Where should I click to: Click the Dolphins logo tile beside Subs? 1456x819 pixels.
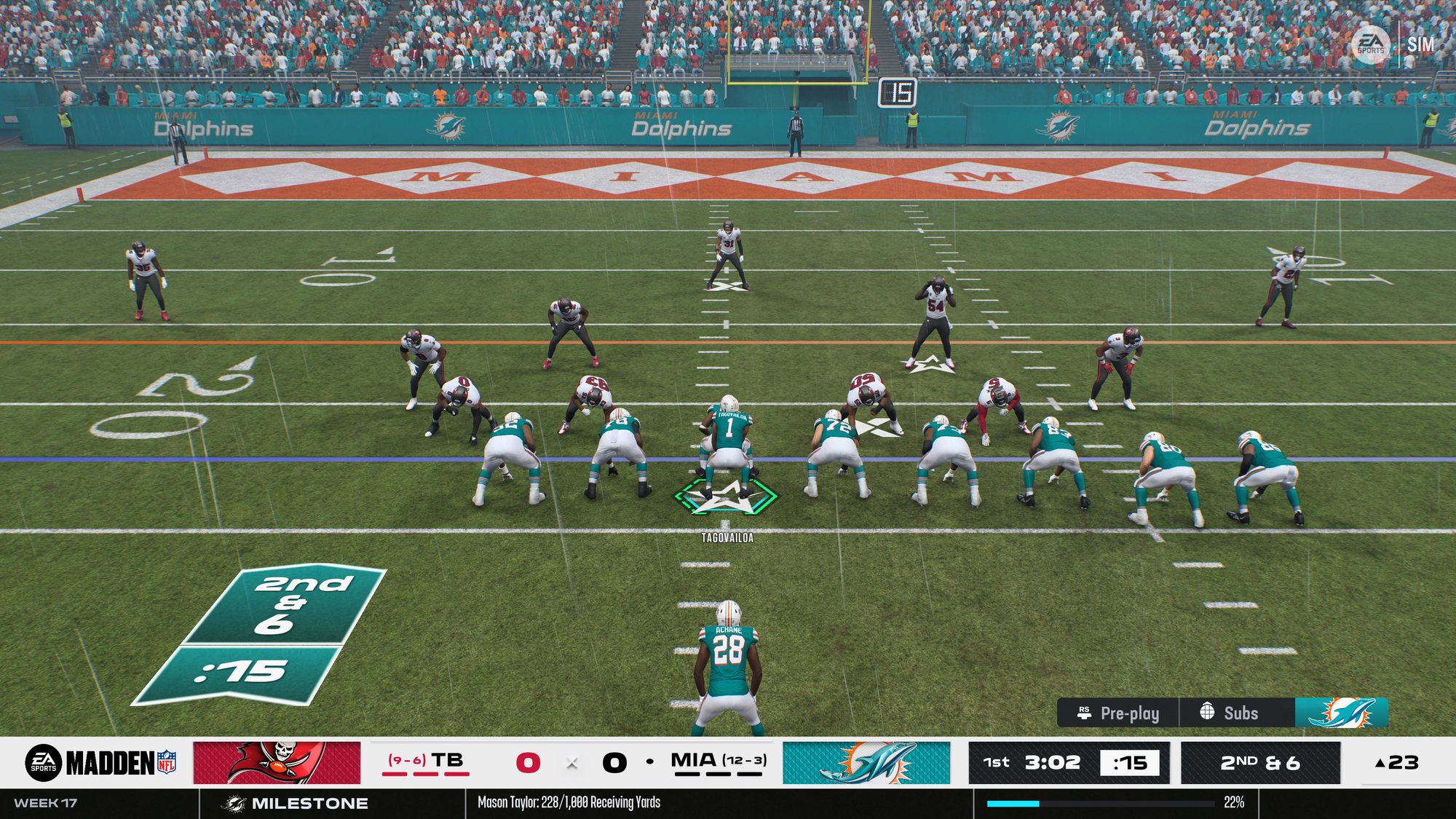[1342, 713]
